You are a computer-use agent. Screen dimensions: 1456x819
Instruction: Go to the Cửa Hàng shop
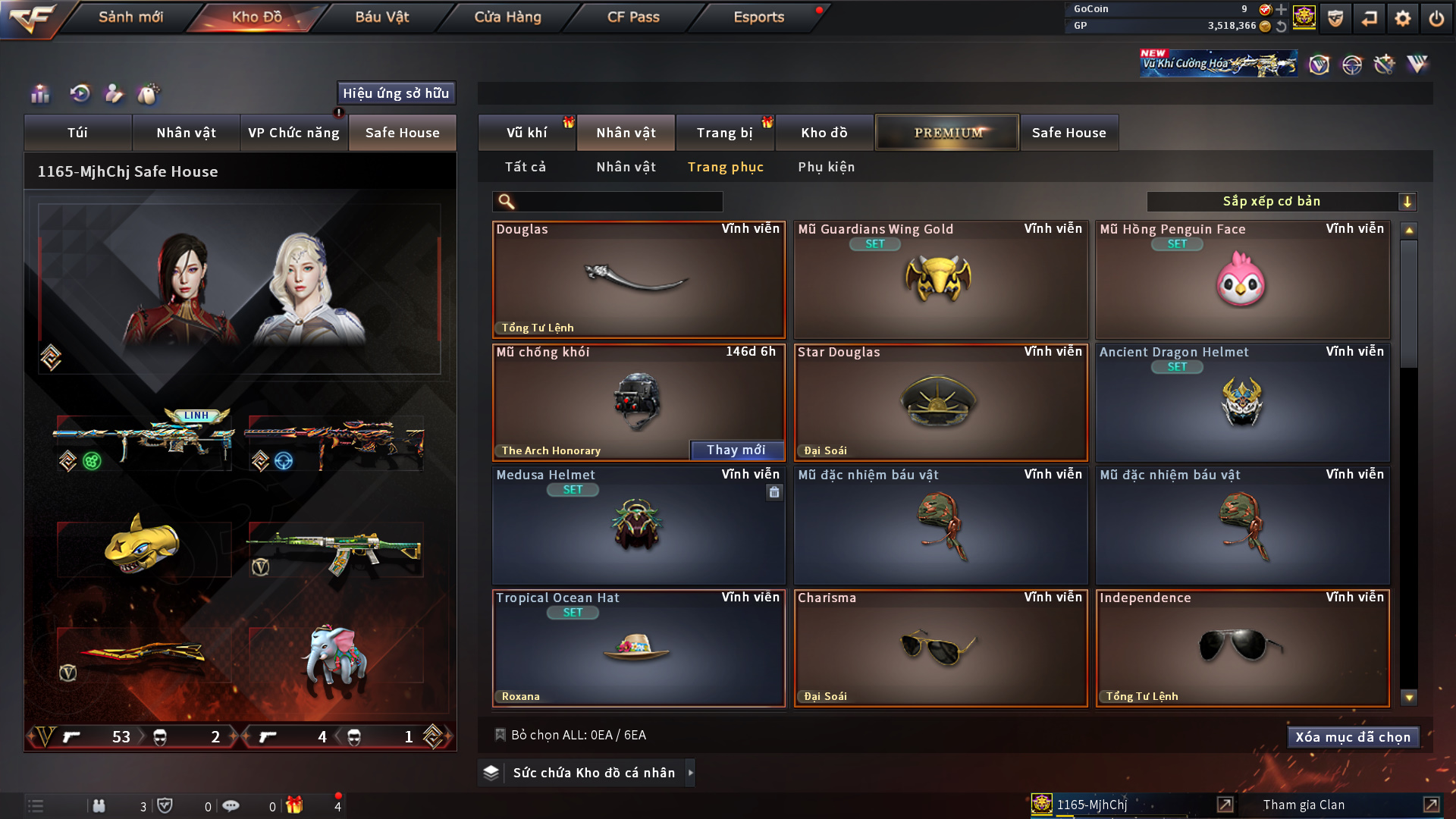click(507, 17)
